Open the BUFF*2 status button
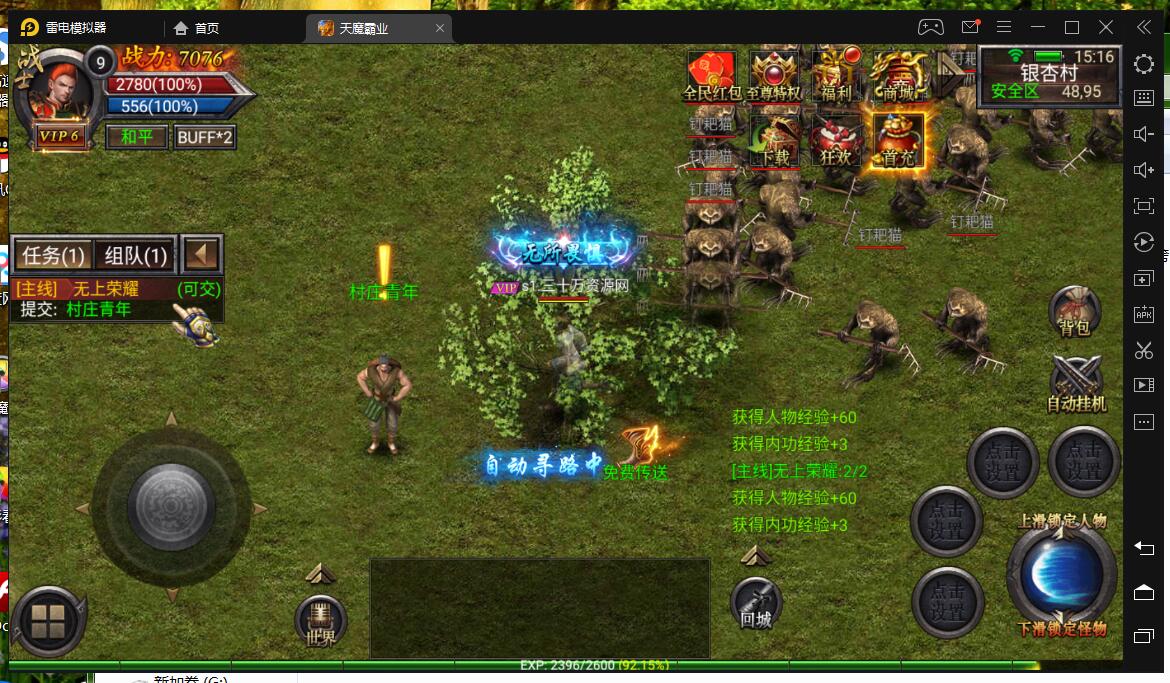This screenshot has width=1170, height=683. pyautogui.click(x=205, y=136)
